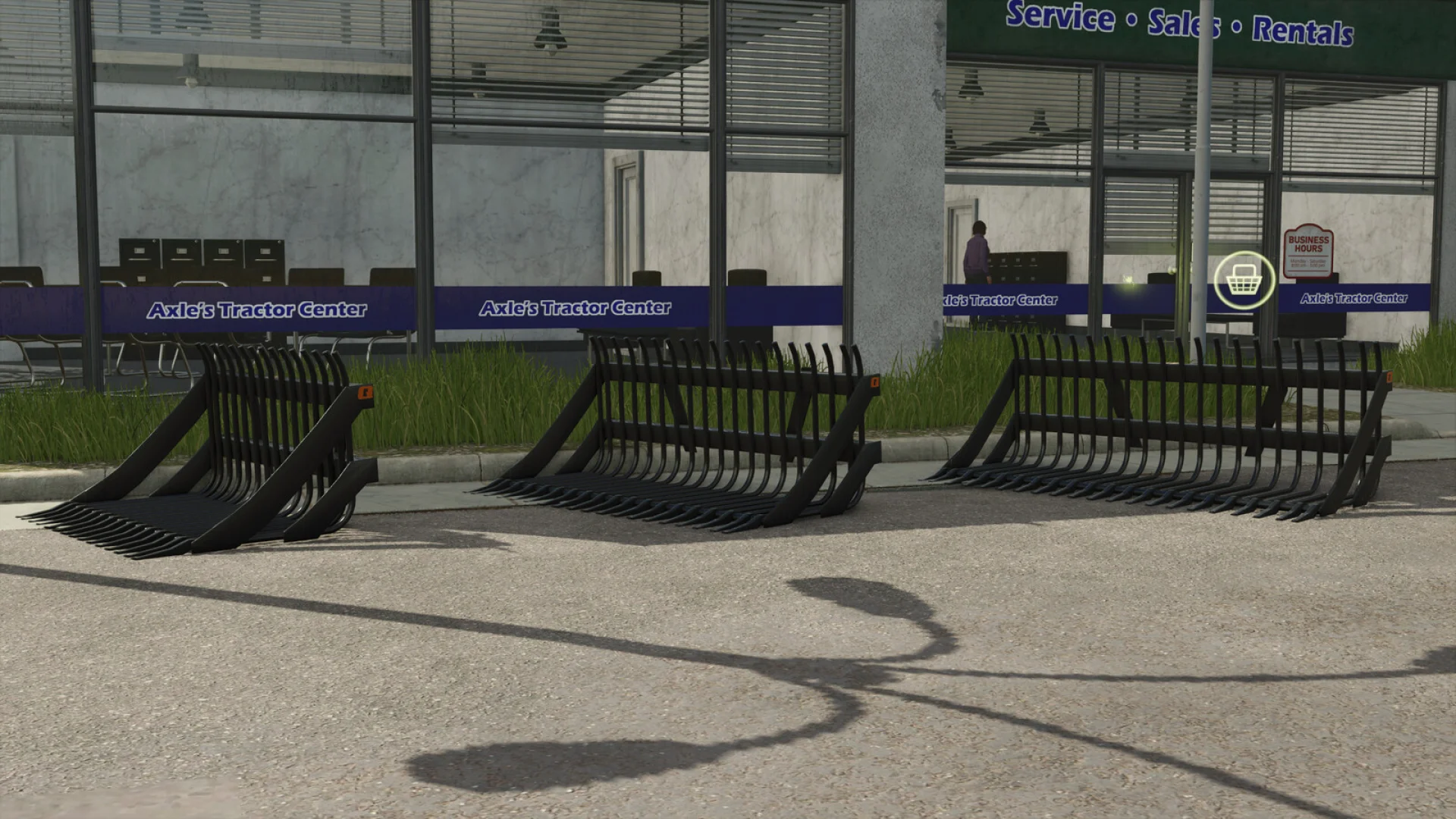Click the lamp post in front of the store
1456x819 pixels.
1202,190
